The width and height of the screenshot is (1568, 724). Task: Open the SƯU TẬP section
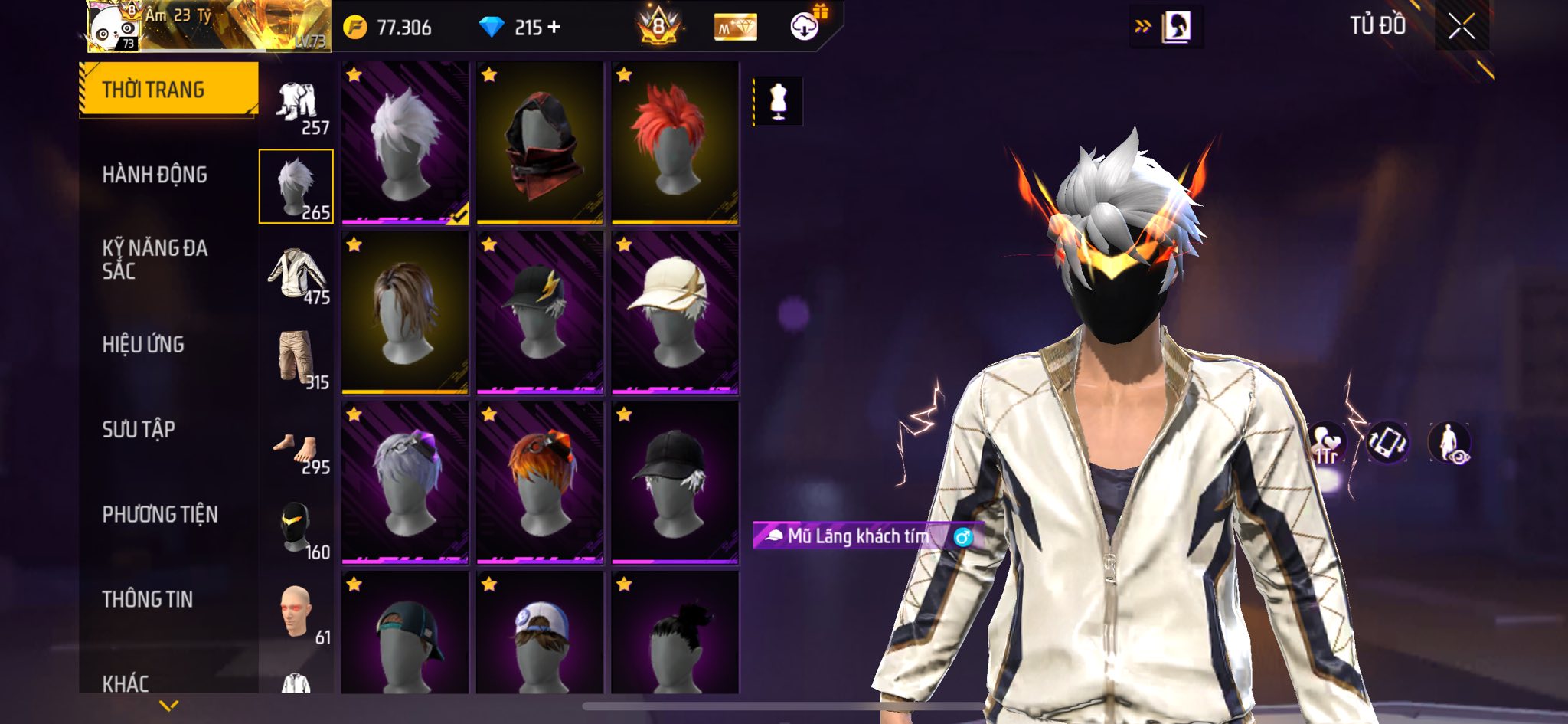139,429
